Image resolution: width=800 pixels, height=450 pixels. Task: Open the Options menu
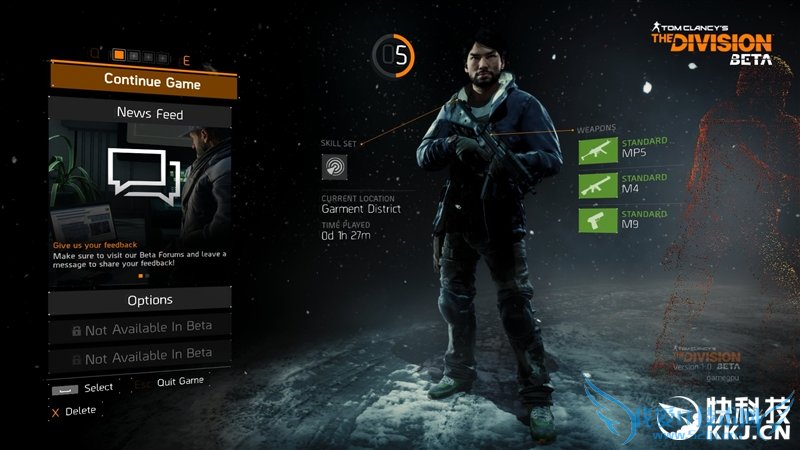pyautogui.click(x=150, y=299)
